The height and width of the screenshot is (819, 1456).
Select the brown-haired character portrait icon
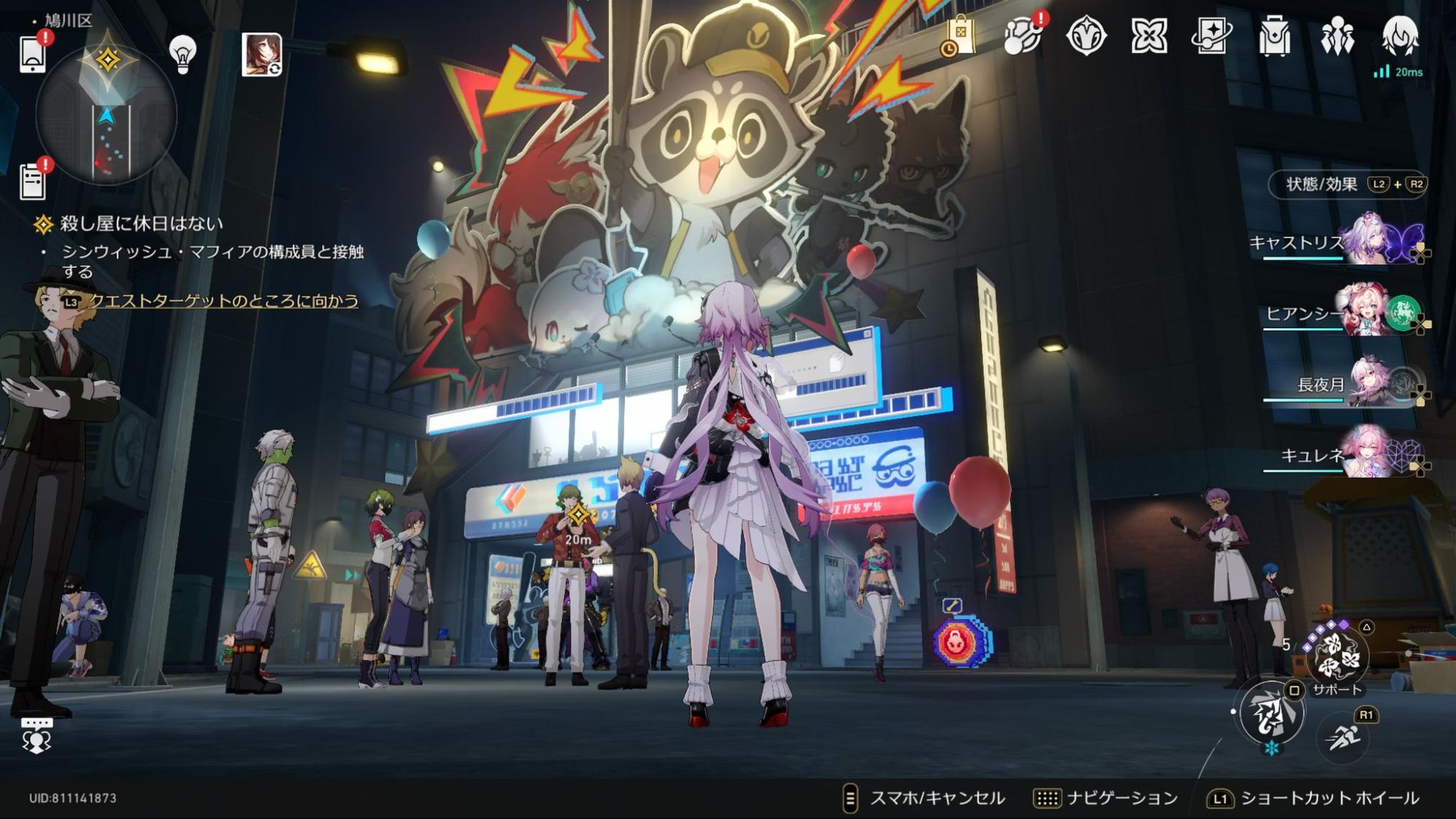coord(261,54)
